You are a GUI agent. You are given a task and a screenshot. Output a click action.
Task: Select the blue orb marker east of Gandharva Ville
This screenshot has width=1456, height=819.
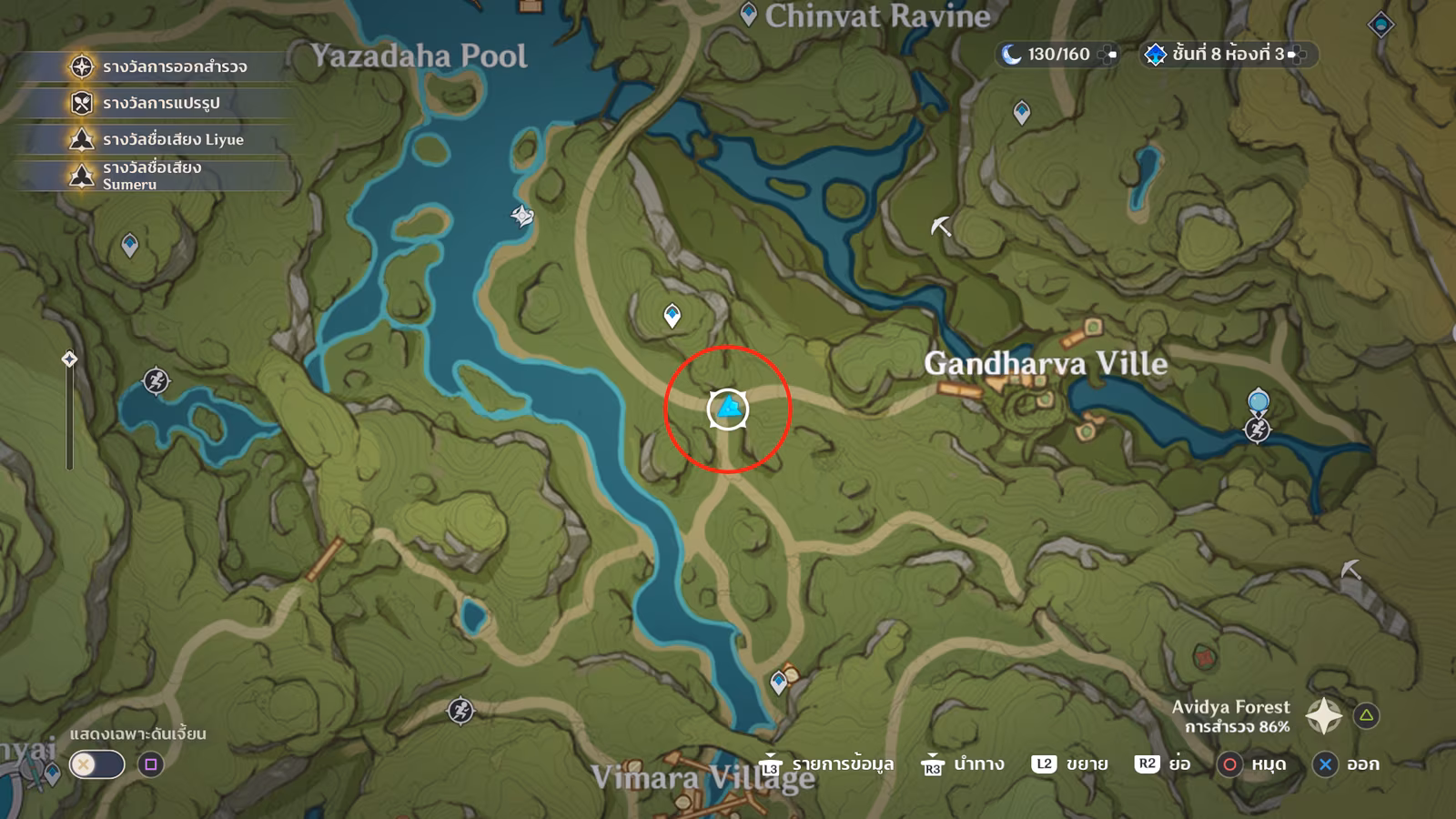pyautogui.click(x=1259, y=400)
